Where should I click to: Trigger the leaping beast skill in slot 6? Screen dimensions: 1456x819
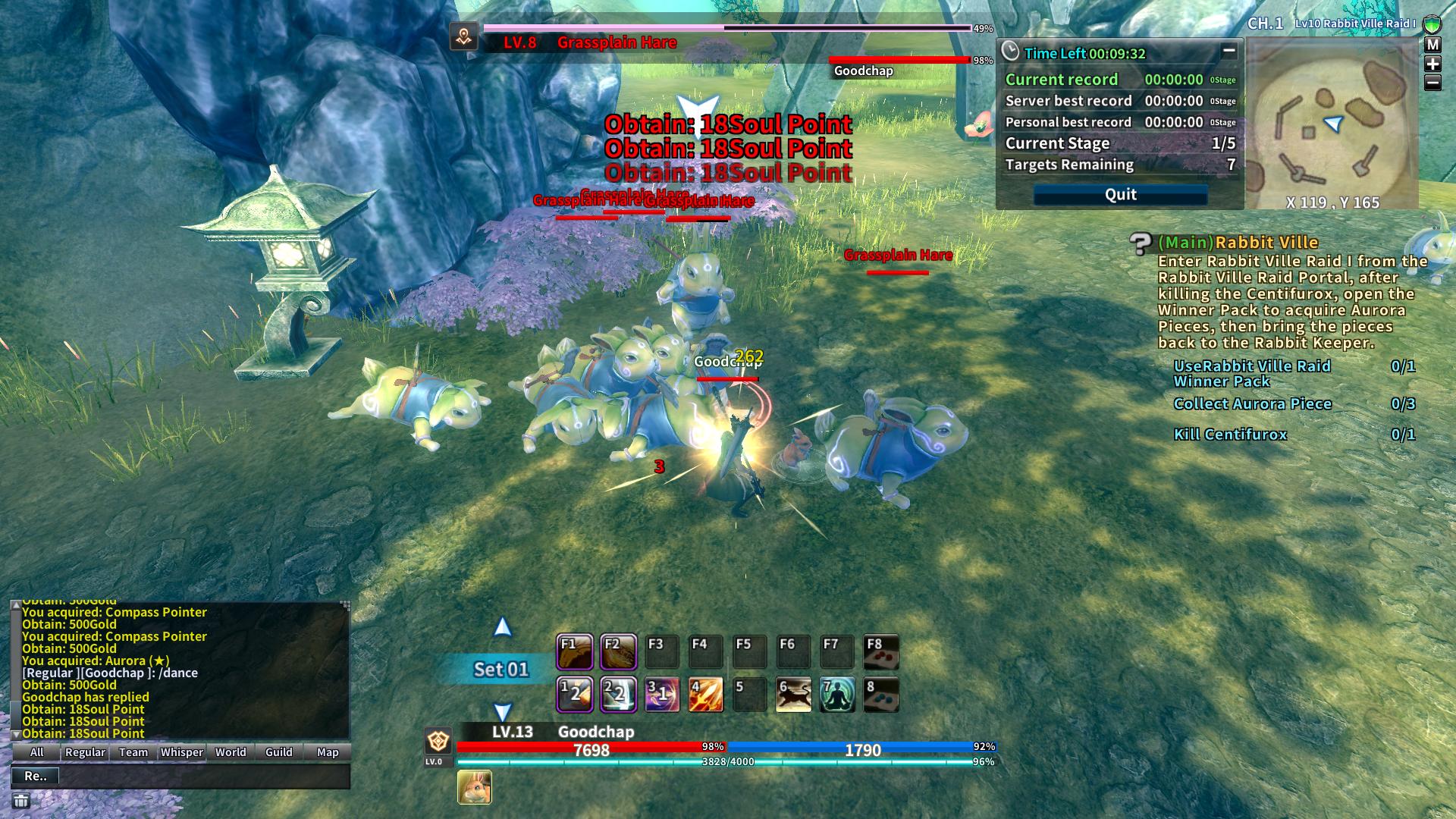(x=793, y=695)
